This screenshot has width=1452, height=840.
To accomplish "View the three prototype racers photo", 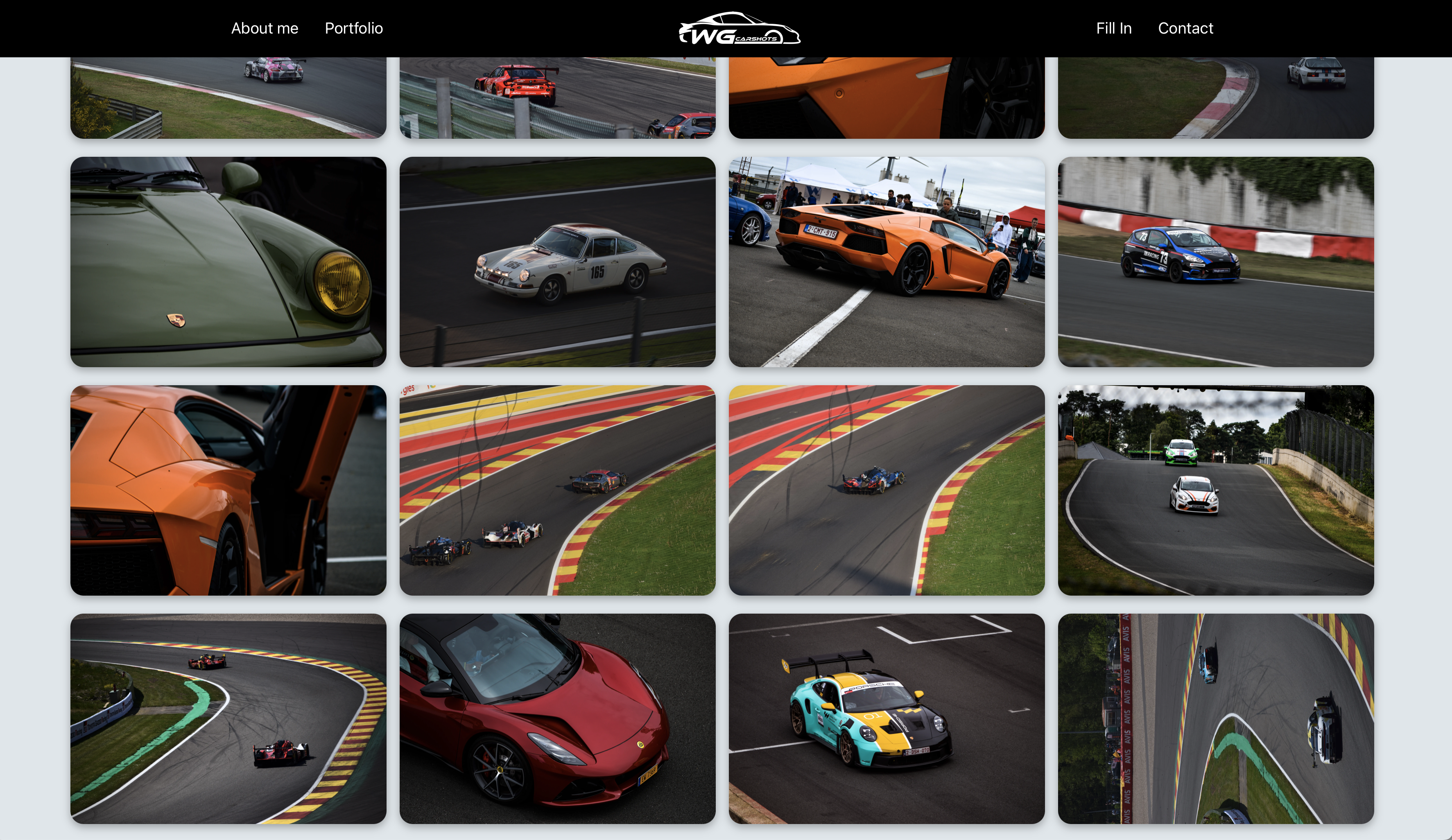I will tap(557, 490).
